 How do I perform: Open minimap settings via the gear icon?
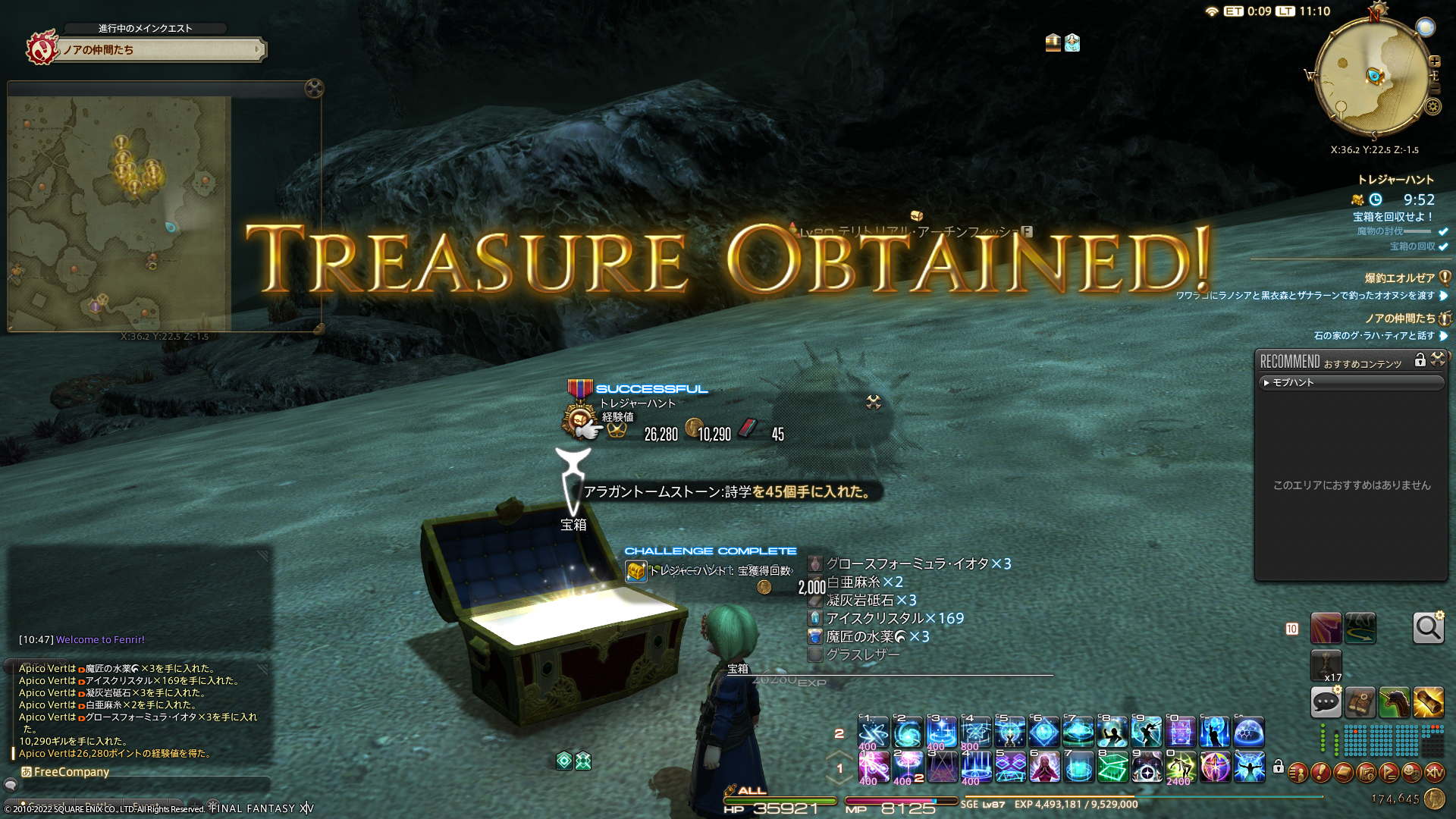[x=1432, y=107]
